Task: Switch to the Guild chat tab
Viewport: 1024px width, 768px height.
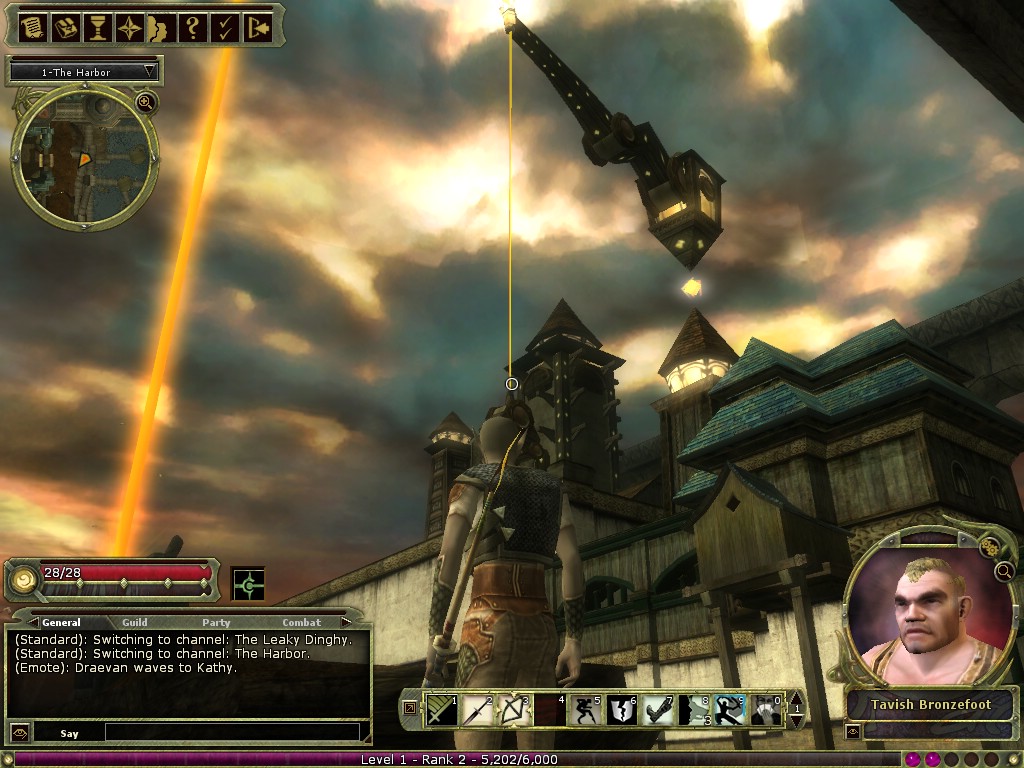Action: (x=135, y=622)
